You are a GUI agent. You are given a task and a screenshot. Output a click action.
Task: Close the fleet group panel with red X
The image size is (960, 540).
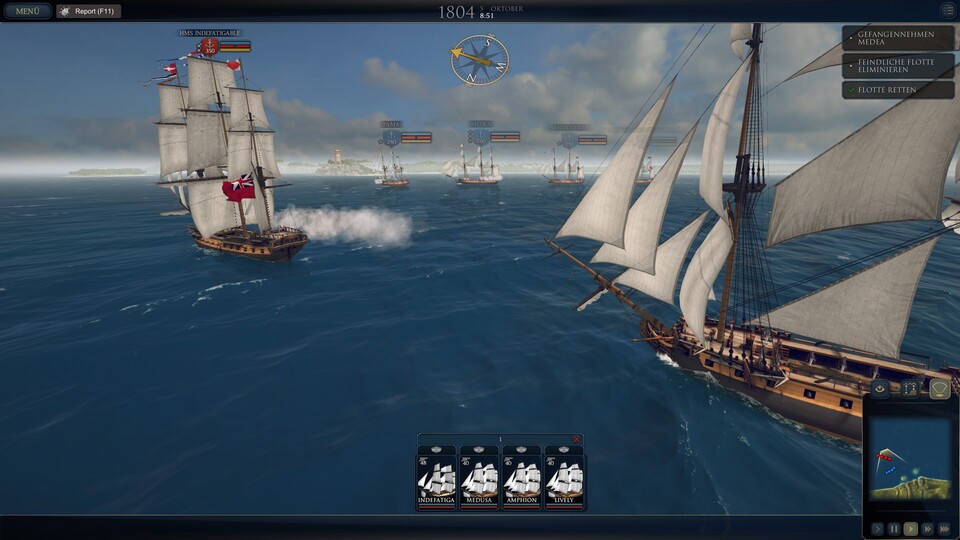576,439
